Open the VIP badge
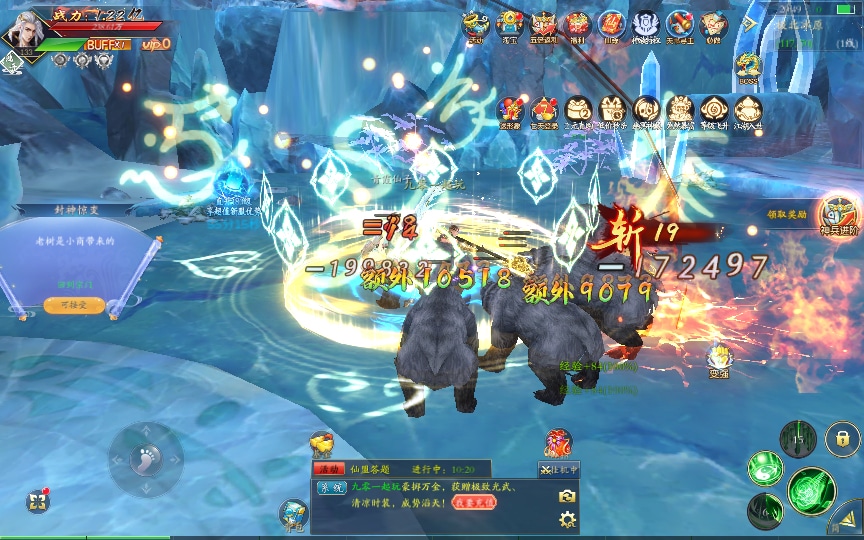Screen dimensions: 864x540 coord(156,44)
